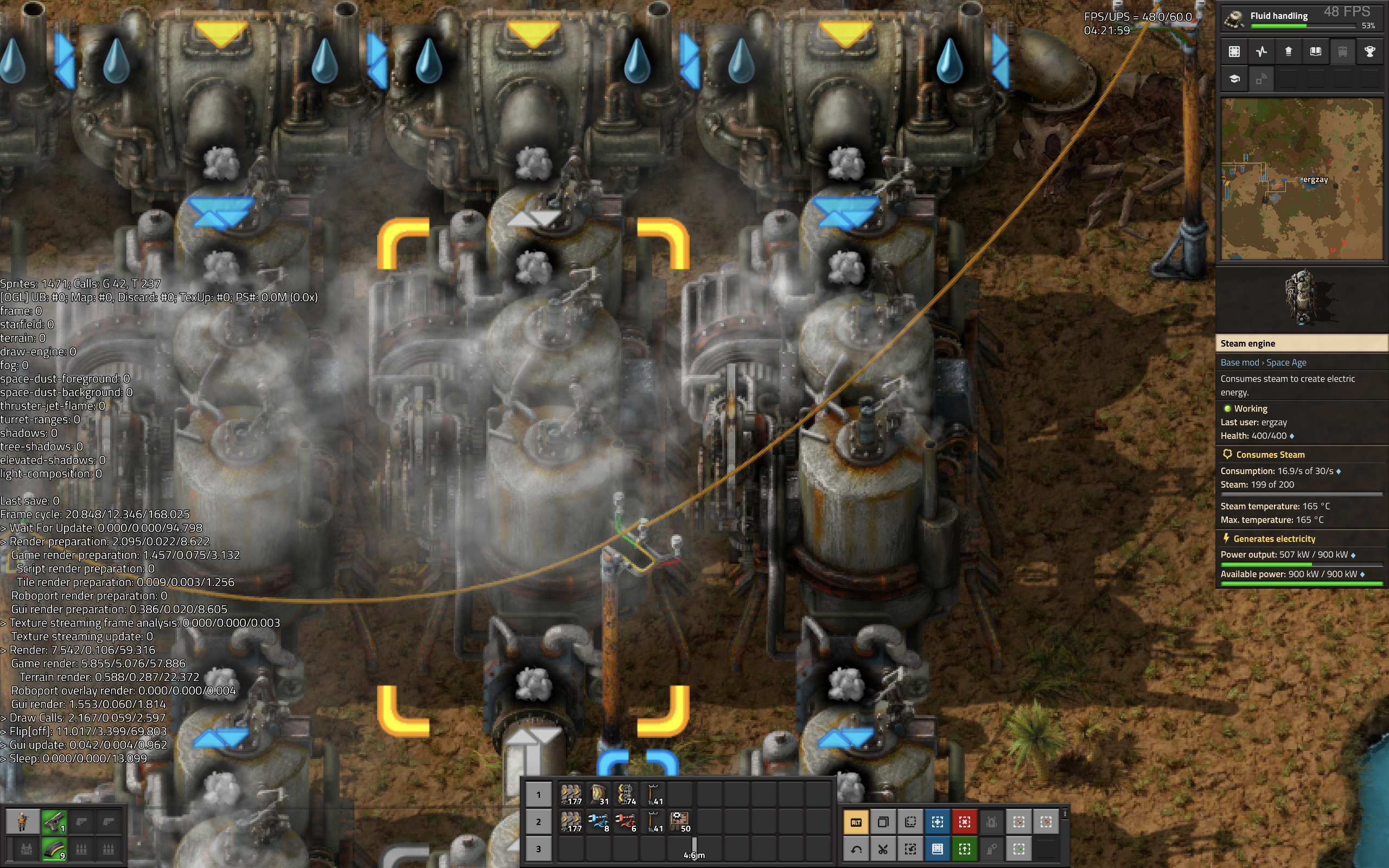Activate the green upgrade planner tool
Image resolution: width=1389 pixels, height=868 pixels.
pos(964,848)
